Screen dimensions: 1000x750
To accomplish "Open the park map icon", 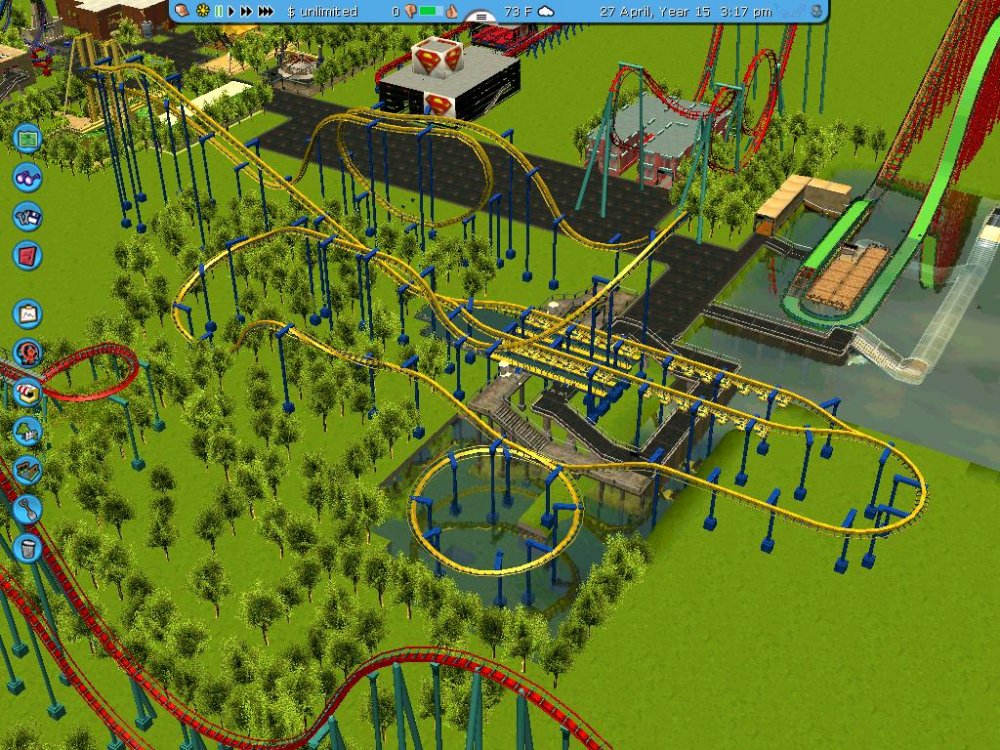I will 27,136.
